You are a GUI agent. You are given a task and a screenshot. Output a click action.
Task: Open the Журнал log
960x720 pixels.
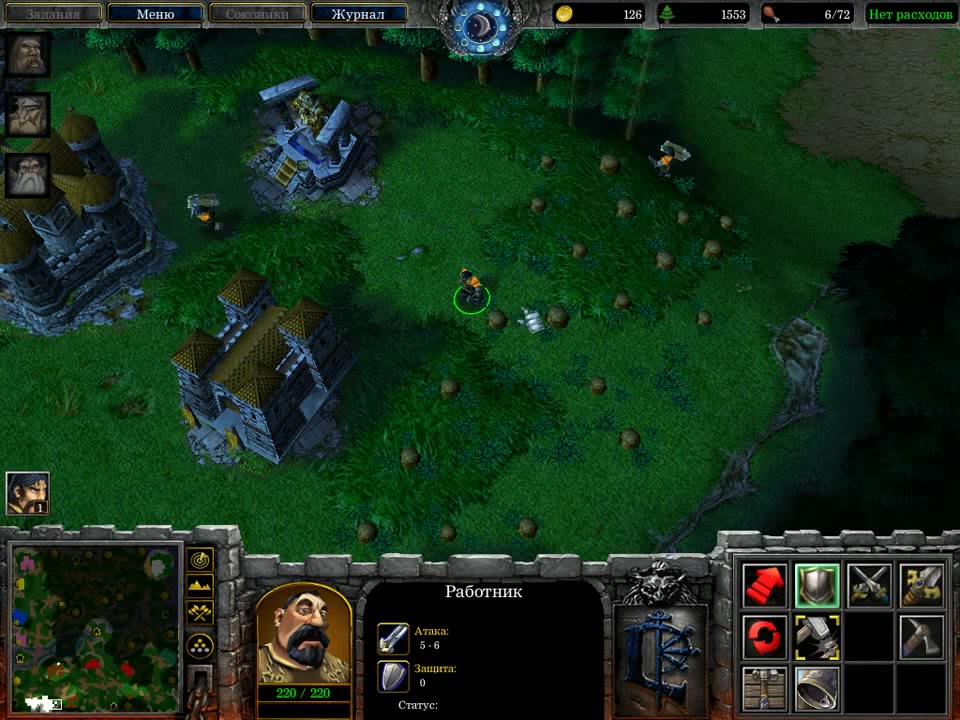point(358,14)
